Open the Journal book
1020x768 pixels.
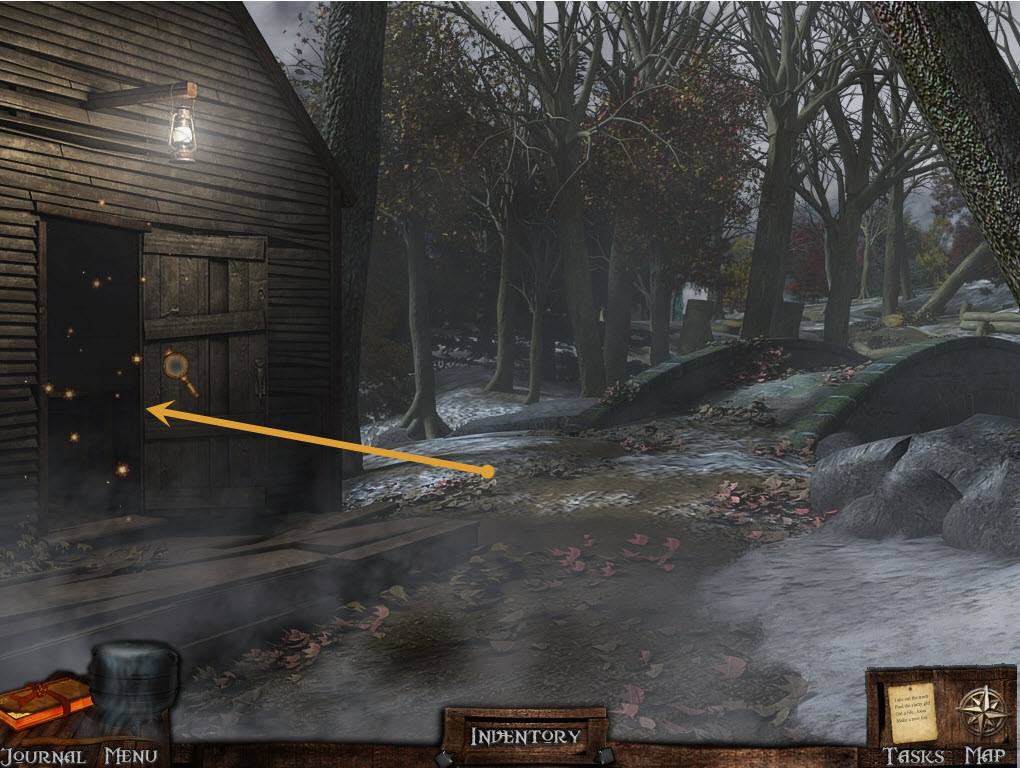tap(45, 703)
